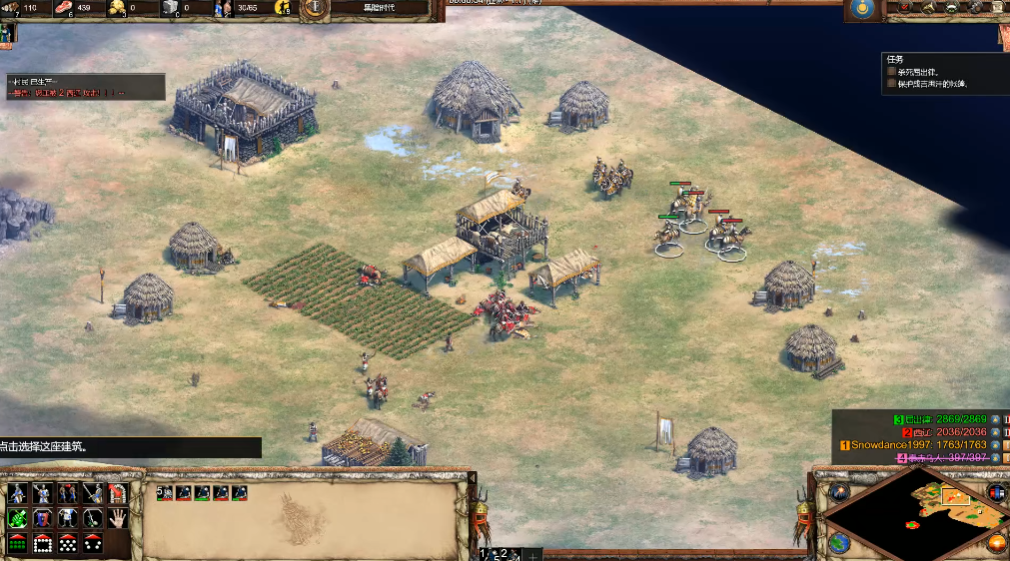Activate the flare signal button beside minimap
The height and width of the screenshot is (561, 1010).
(x=839, y=492)
